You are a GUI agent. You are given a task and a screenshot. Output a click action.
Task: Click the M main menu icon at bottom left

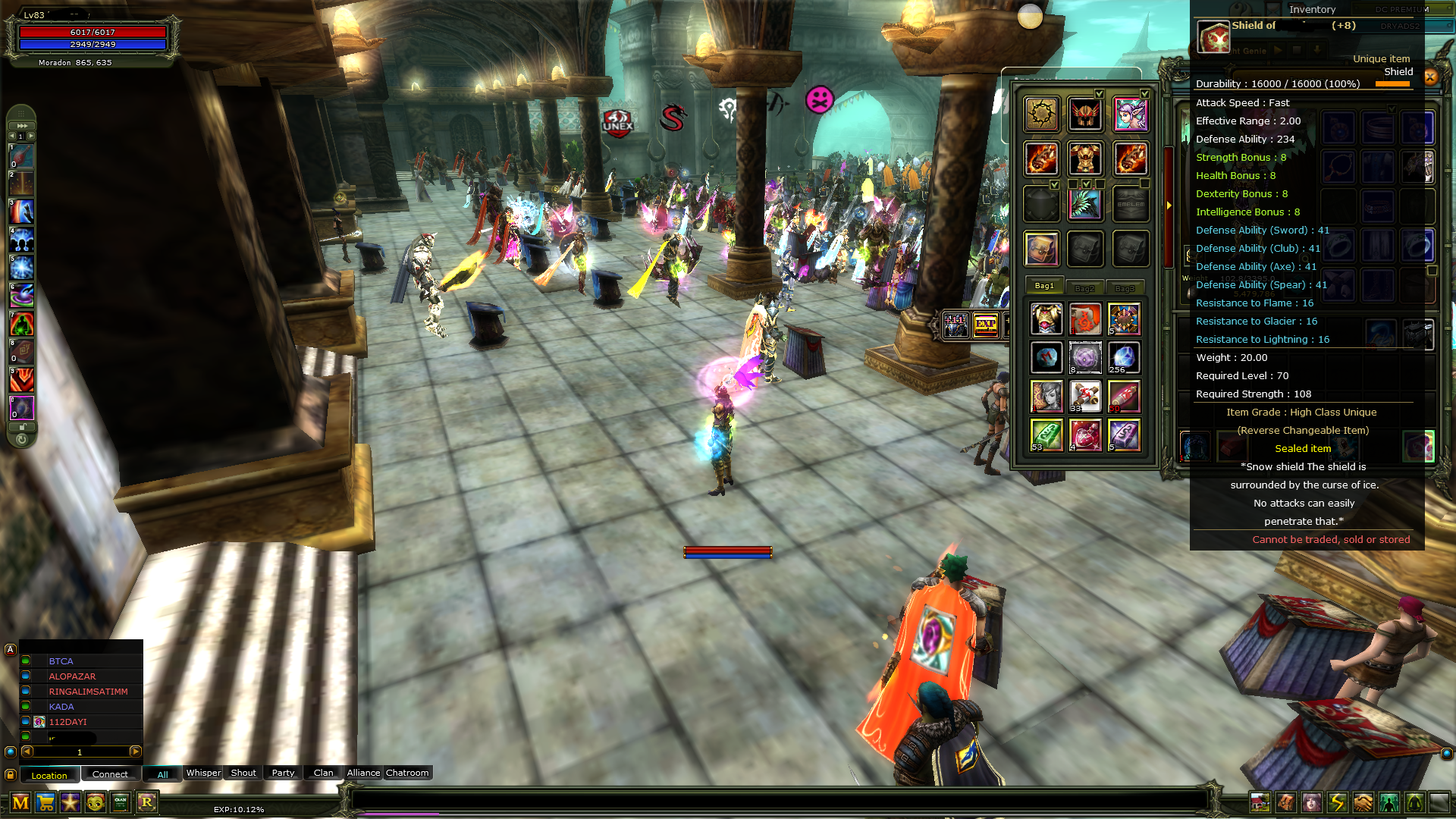(x=20, y=802)
